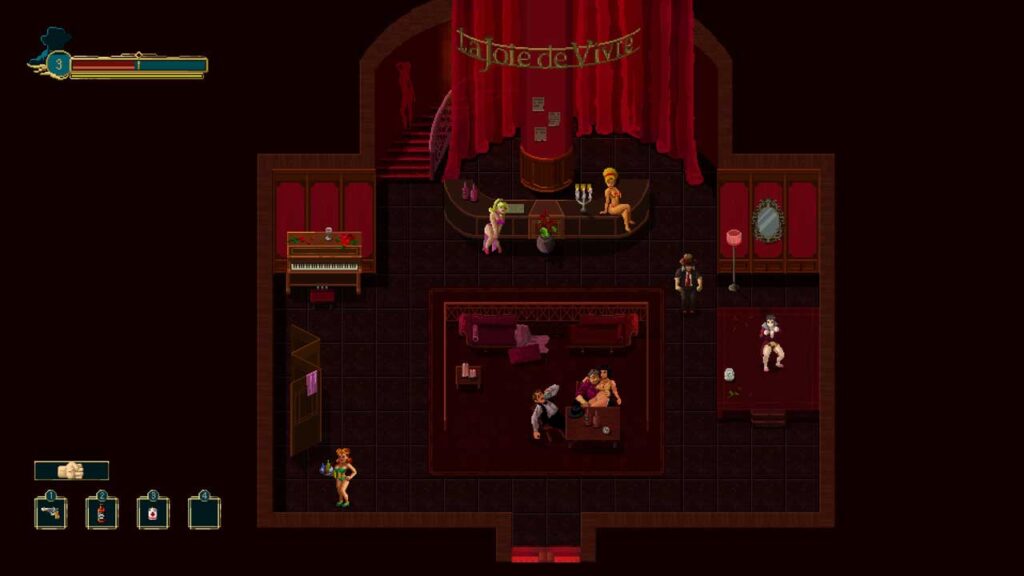Viewport: 1024px width, 576px height.
Task: Use the red bottle in slot 2
Action: pyautogui.click(x=102, y=513)
